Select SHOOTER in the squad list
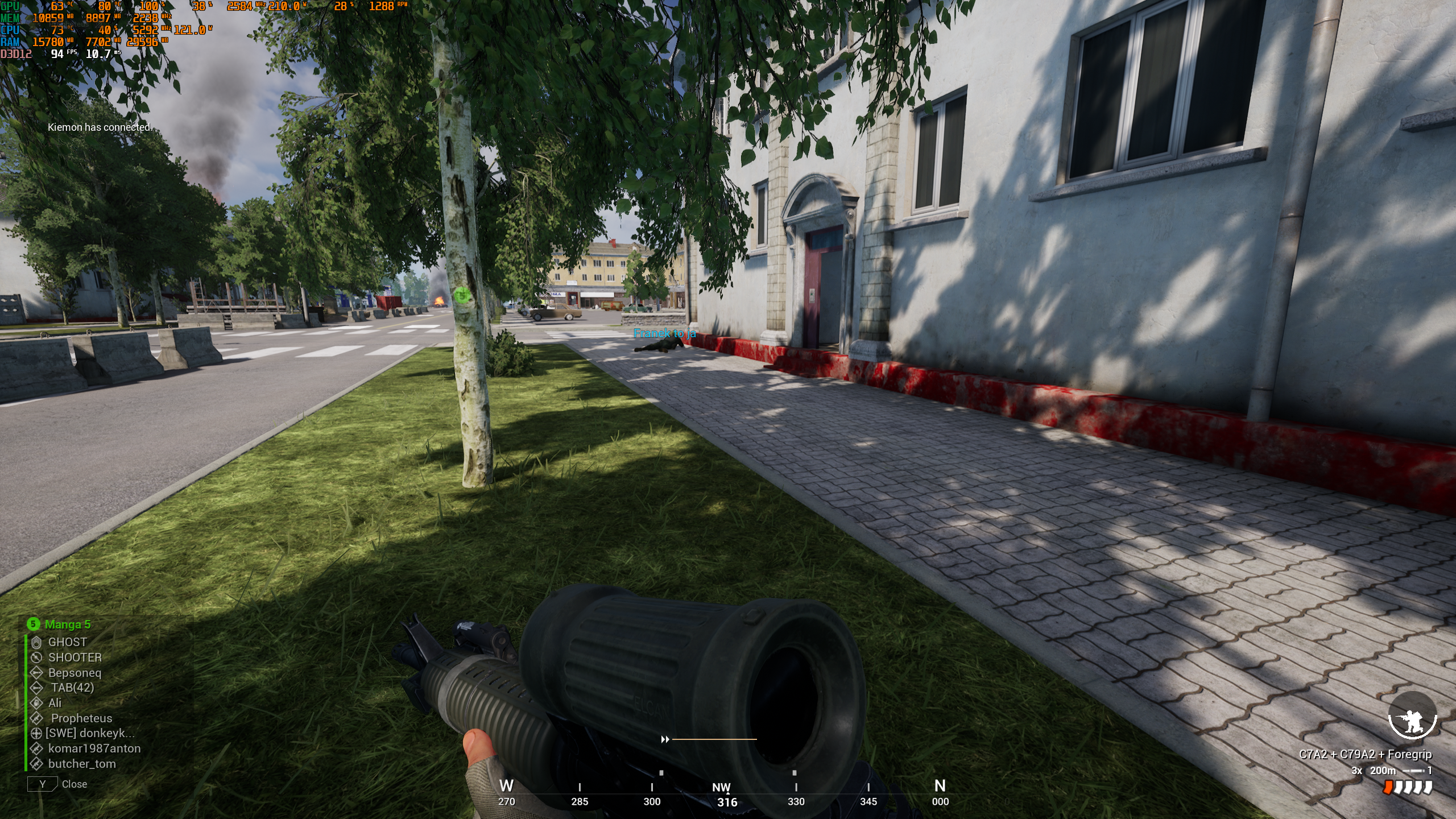The image size is (1456, 819). (75, 657)
